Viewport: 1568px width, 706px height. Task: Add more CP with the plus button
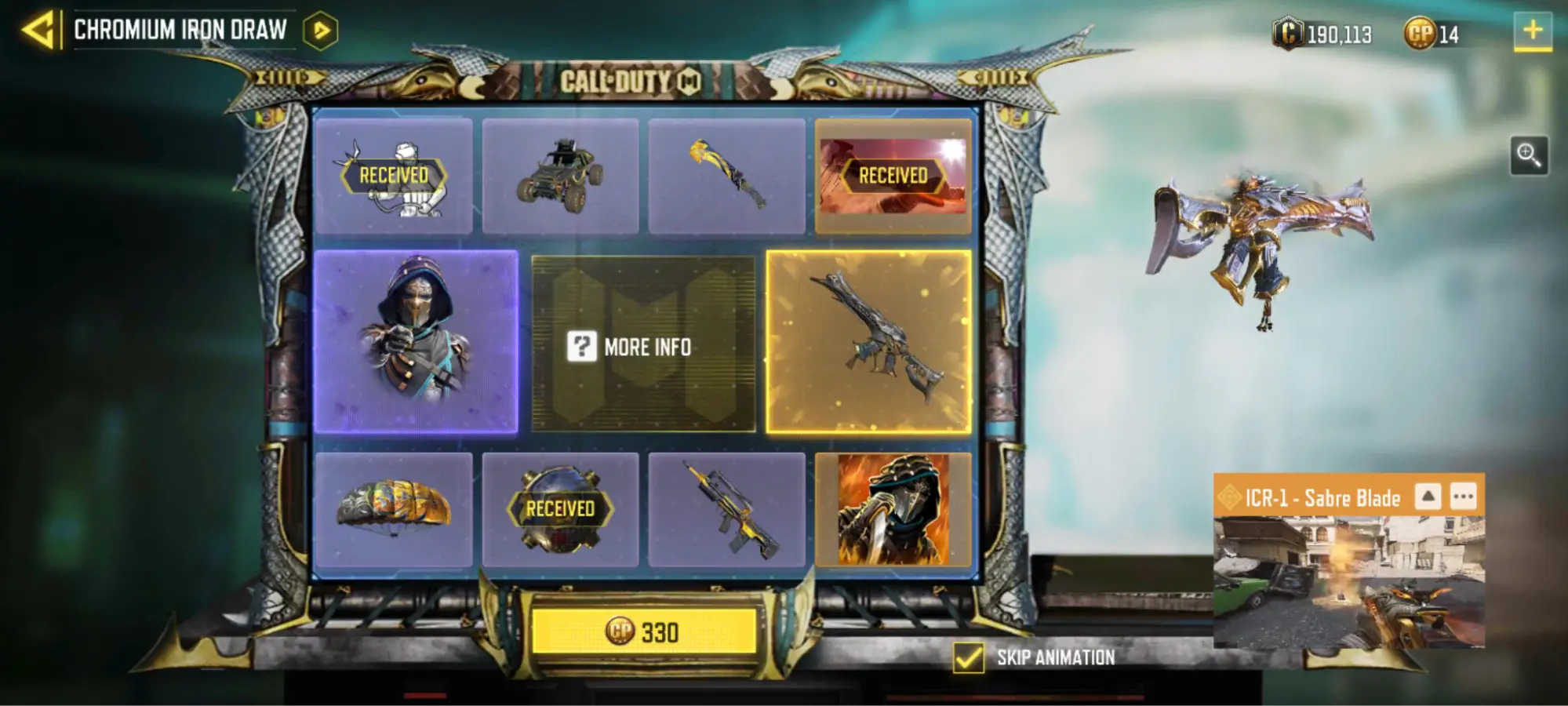pyautogui.click(x=1532, y=31)
